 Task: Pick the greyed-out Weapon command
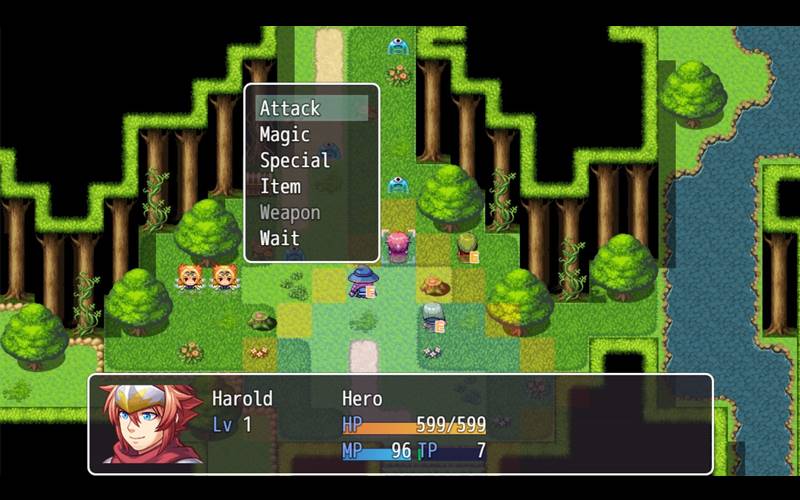[290, 212]
